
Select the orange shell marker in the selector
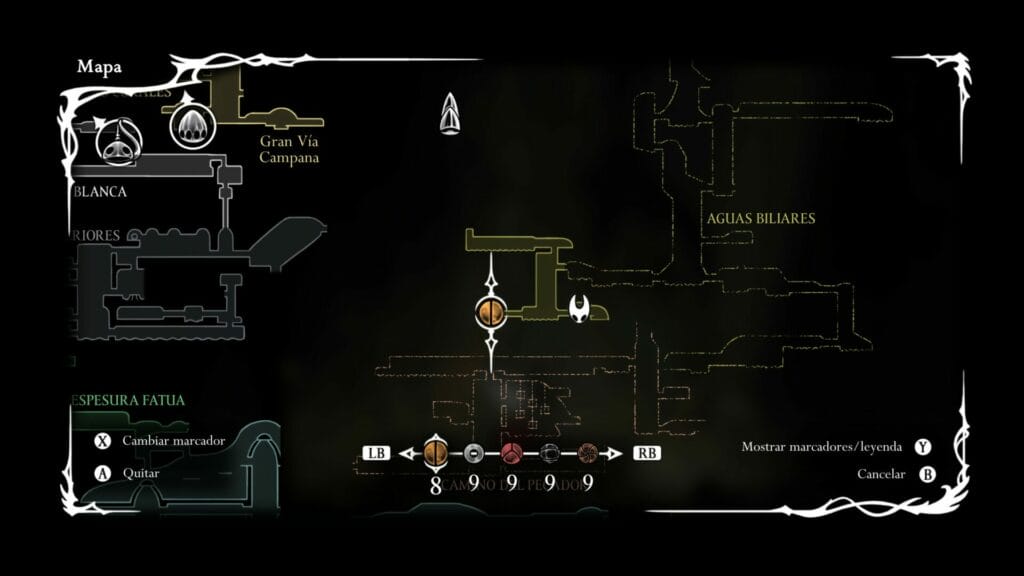pos(436,453)
